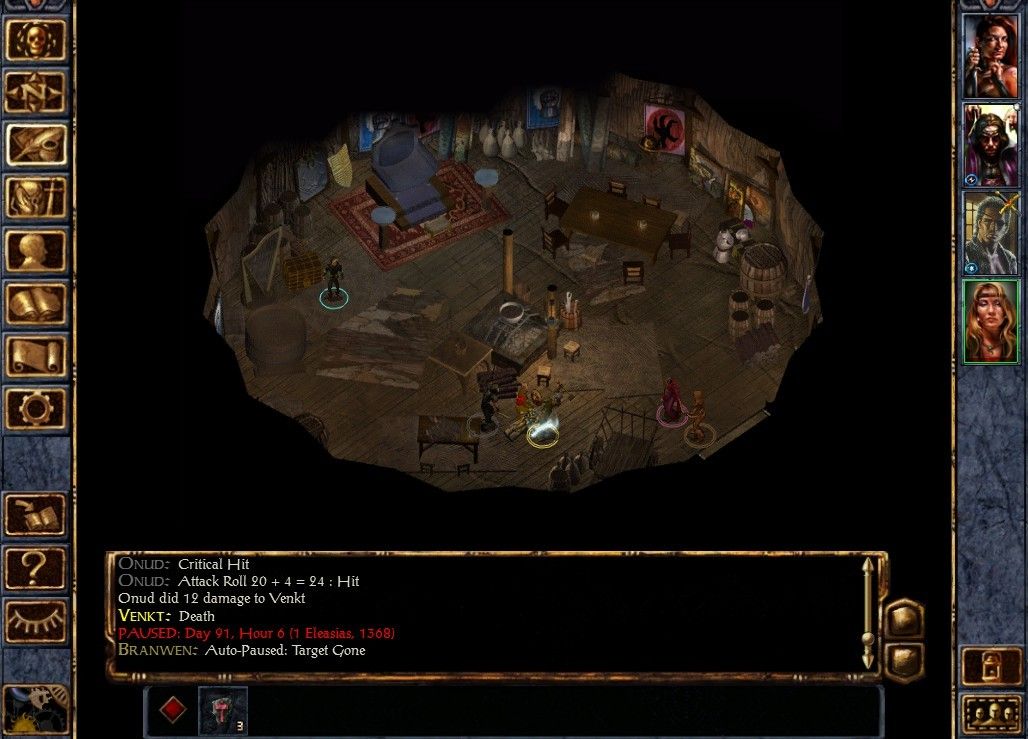The width and height of the screenshot is (1028, 739).
Task: Use the quick item with count 3
Action: [x=223, y=709]
